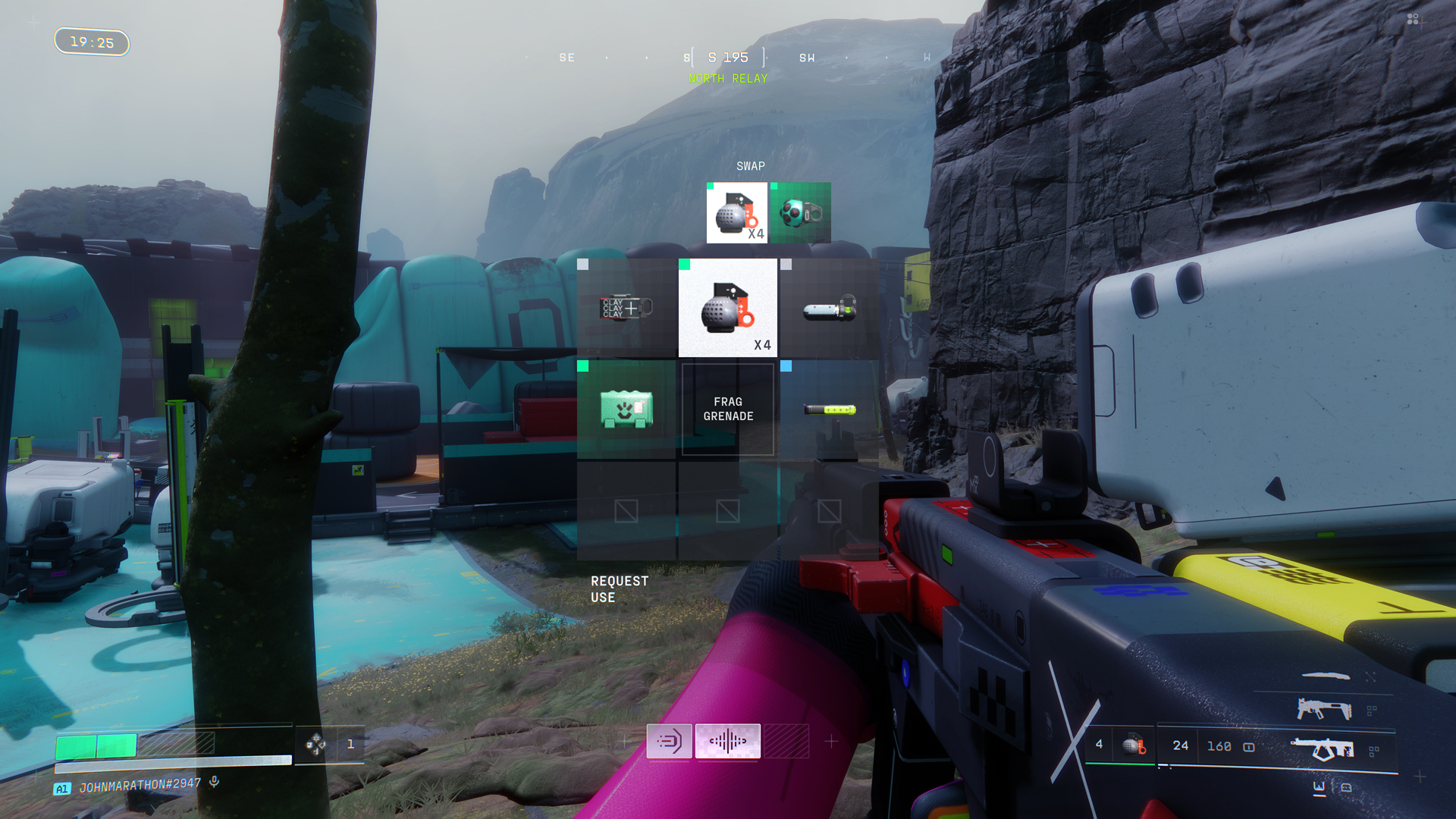Image resolution: width=1456 pixels, height=819 pixels.
Task: Open the four-dot menu icon
Action: pyautogui.click(x=1412, y=19)
